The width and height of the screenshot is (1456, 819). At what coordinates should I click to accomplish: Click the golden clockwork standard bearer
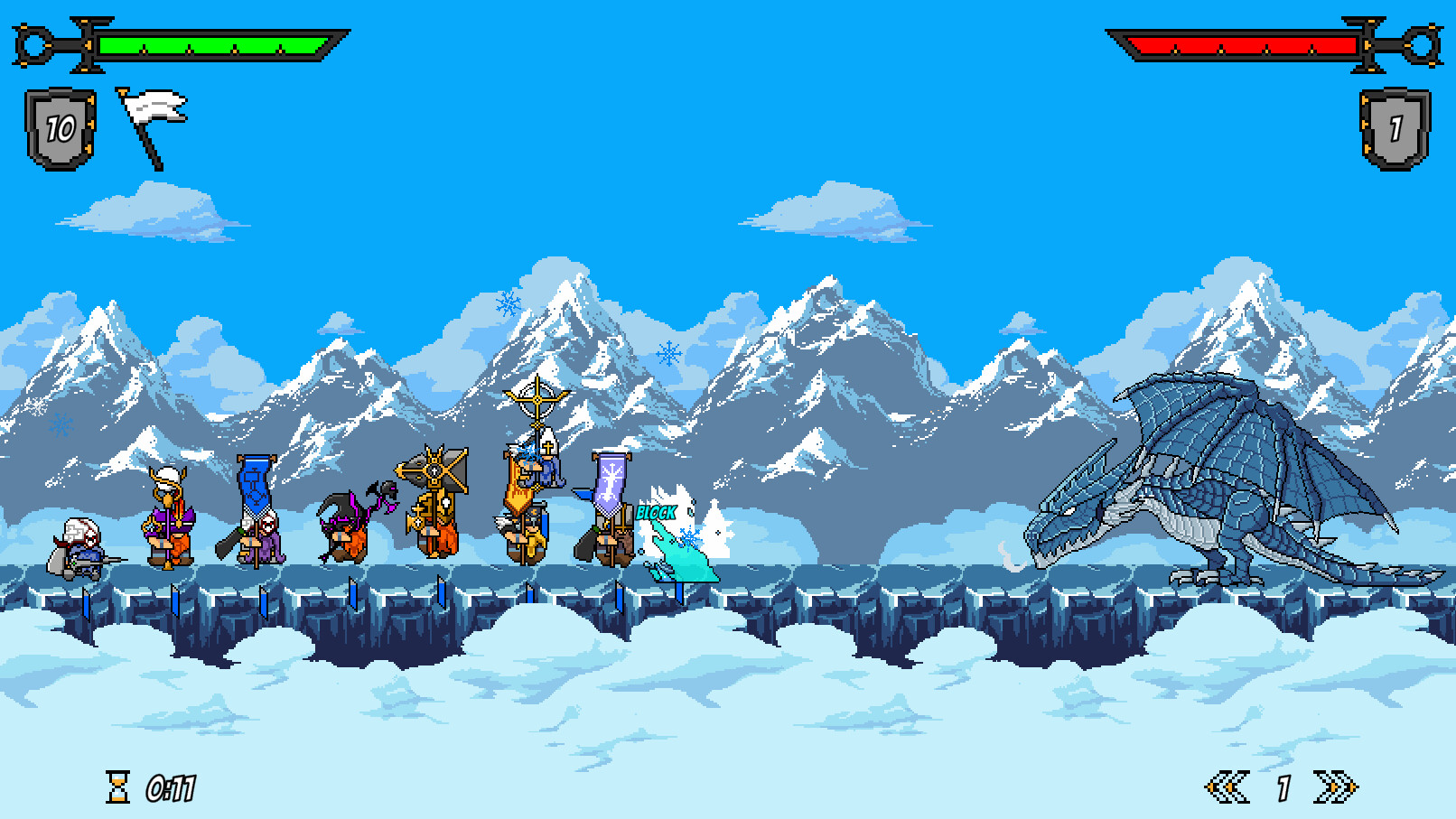[432, 506]
